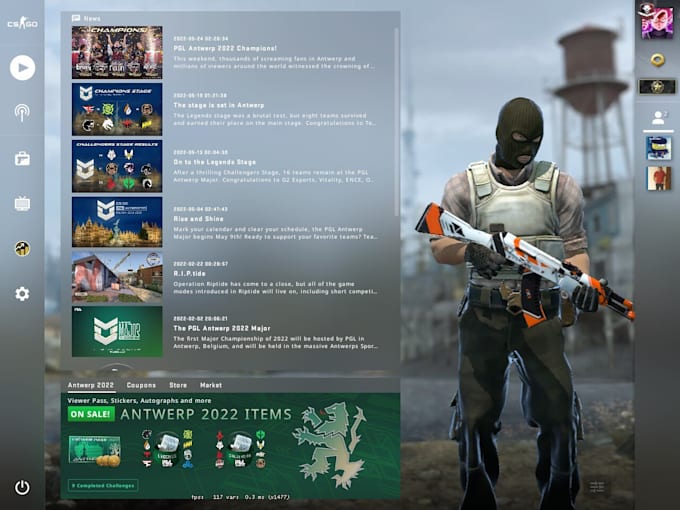Open your profile avatar
Image resolution: width=680 pixels, height=510 pixels.
(657, 23)
